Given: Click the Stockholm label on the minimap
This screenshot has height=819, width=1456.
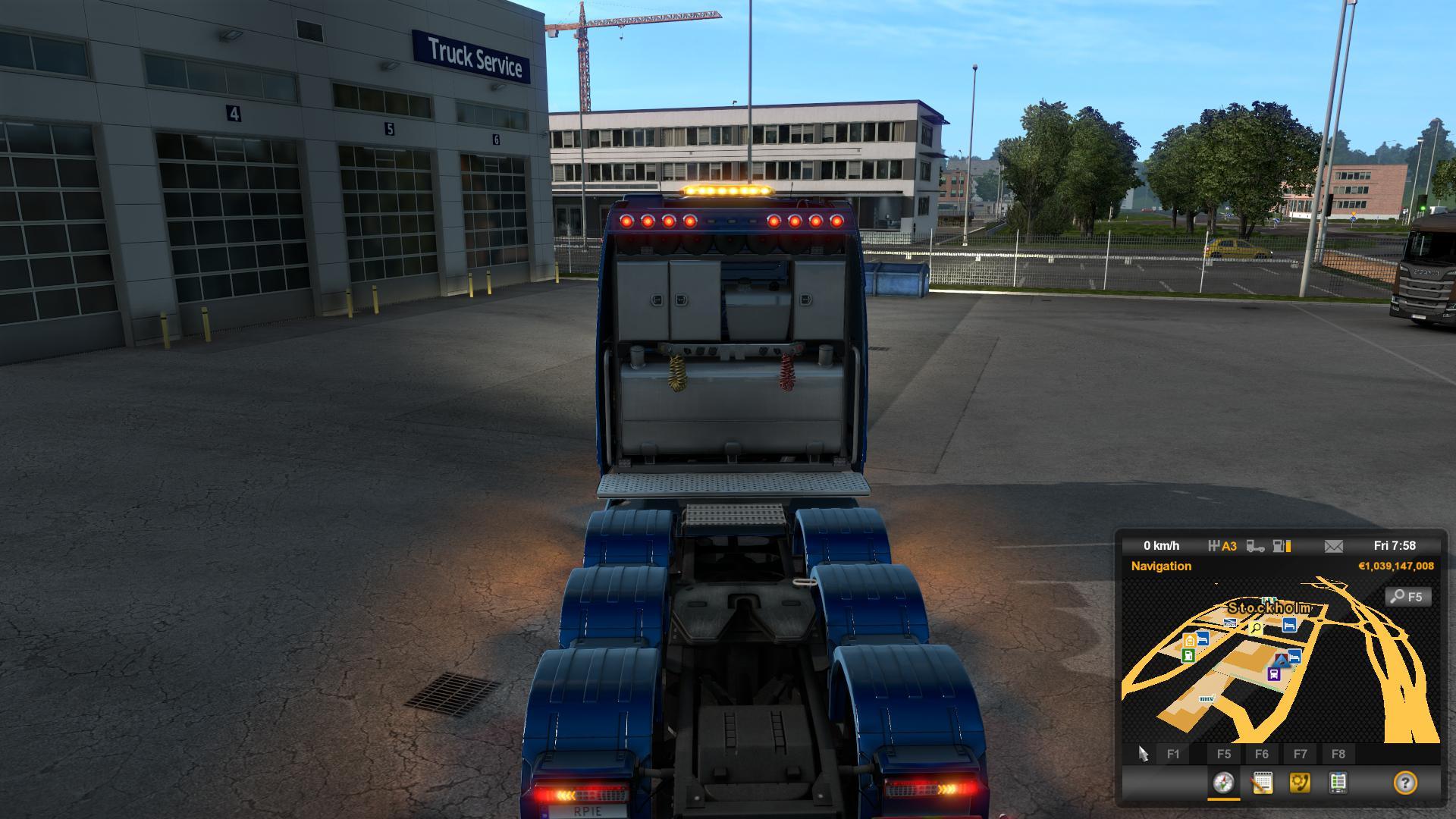Looking at the screenshot, I should coord(1269,608).
